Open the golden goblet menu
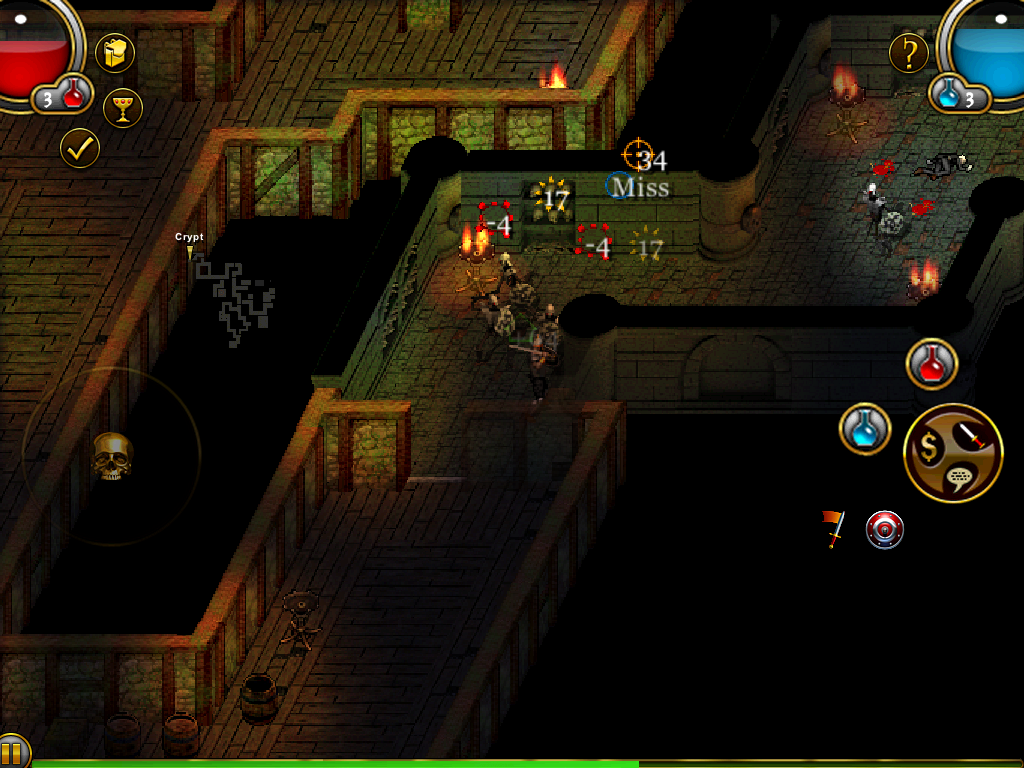This screenshot has width=1024, height=768. (x=123, y=108)
